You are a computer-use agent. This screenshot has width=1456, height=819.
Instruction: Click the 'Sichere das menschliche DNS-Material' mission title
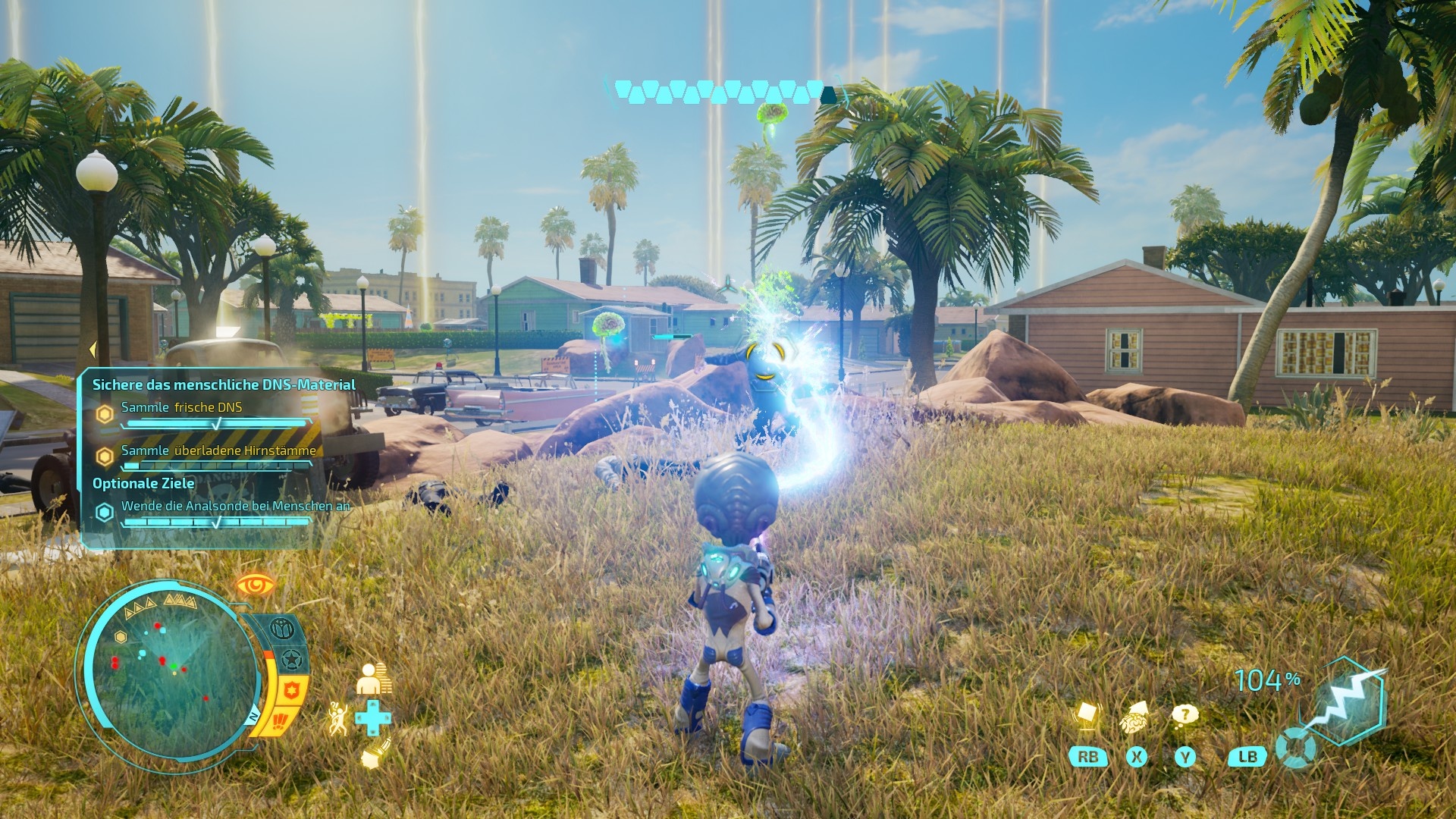(224, 385)
